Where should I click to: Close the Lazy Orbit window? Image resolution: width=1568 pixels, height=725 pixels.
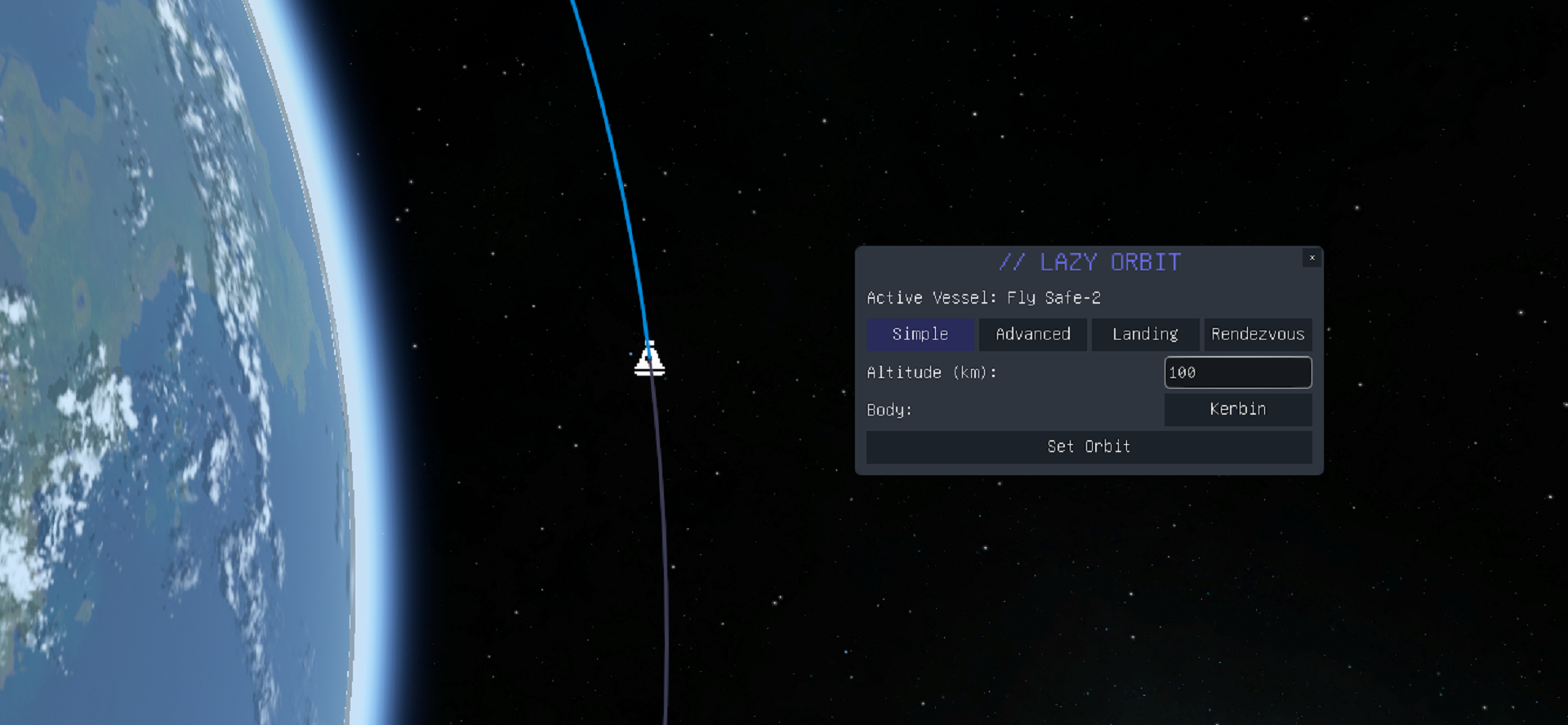point(1312,258)
